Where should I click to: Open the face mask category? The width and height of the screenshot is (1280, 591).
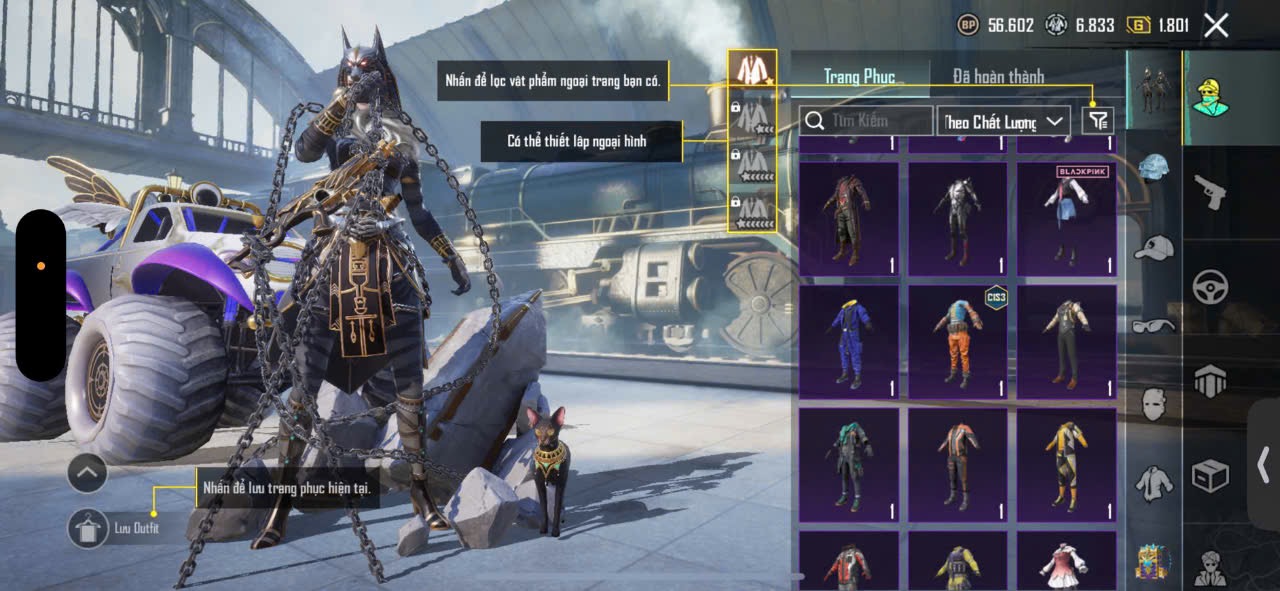1154,403
